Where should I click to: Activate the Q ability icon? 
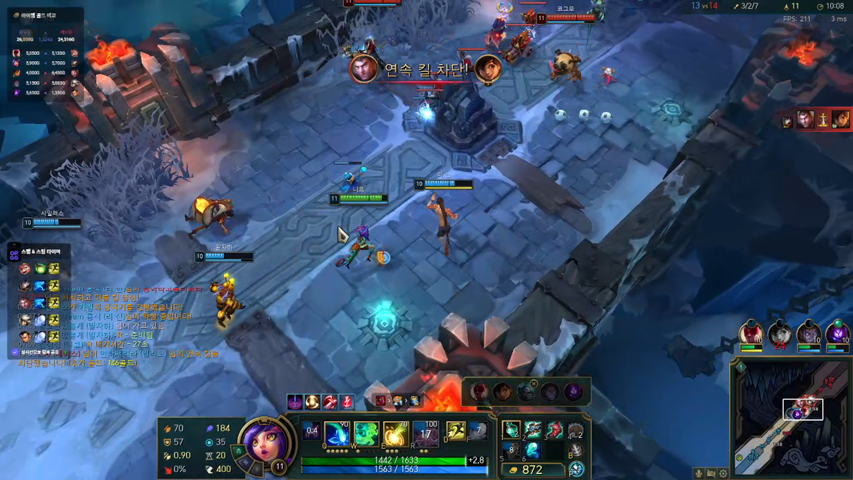tap(337, 434)
